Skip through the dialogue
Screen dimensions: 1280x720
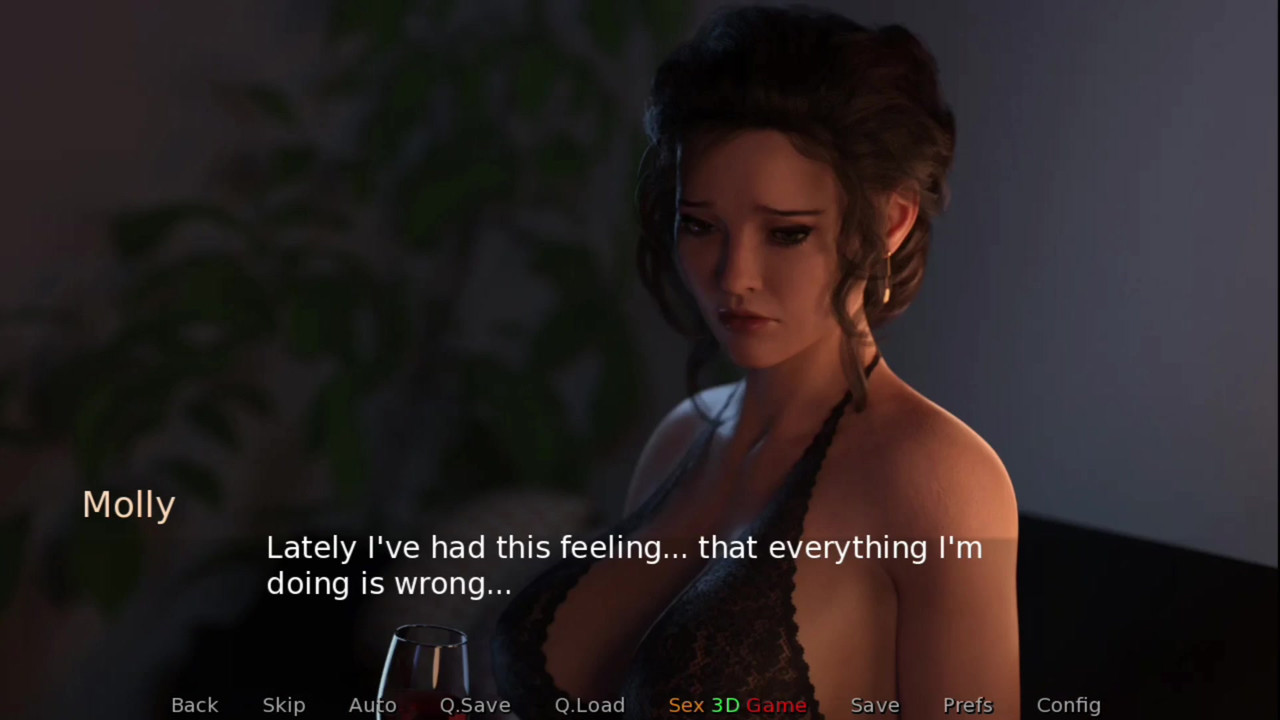pyautogui.click(x=284, y=705)
